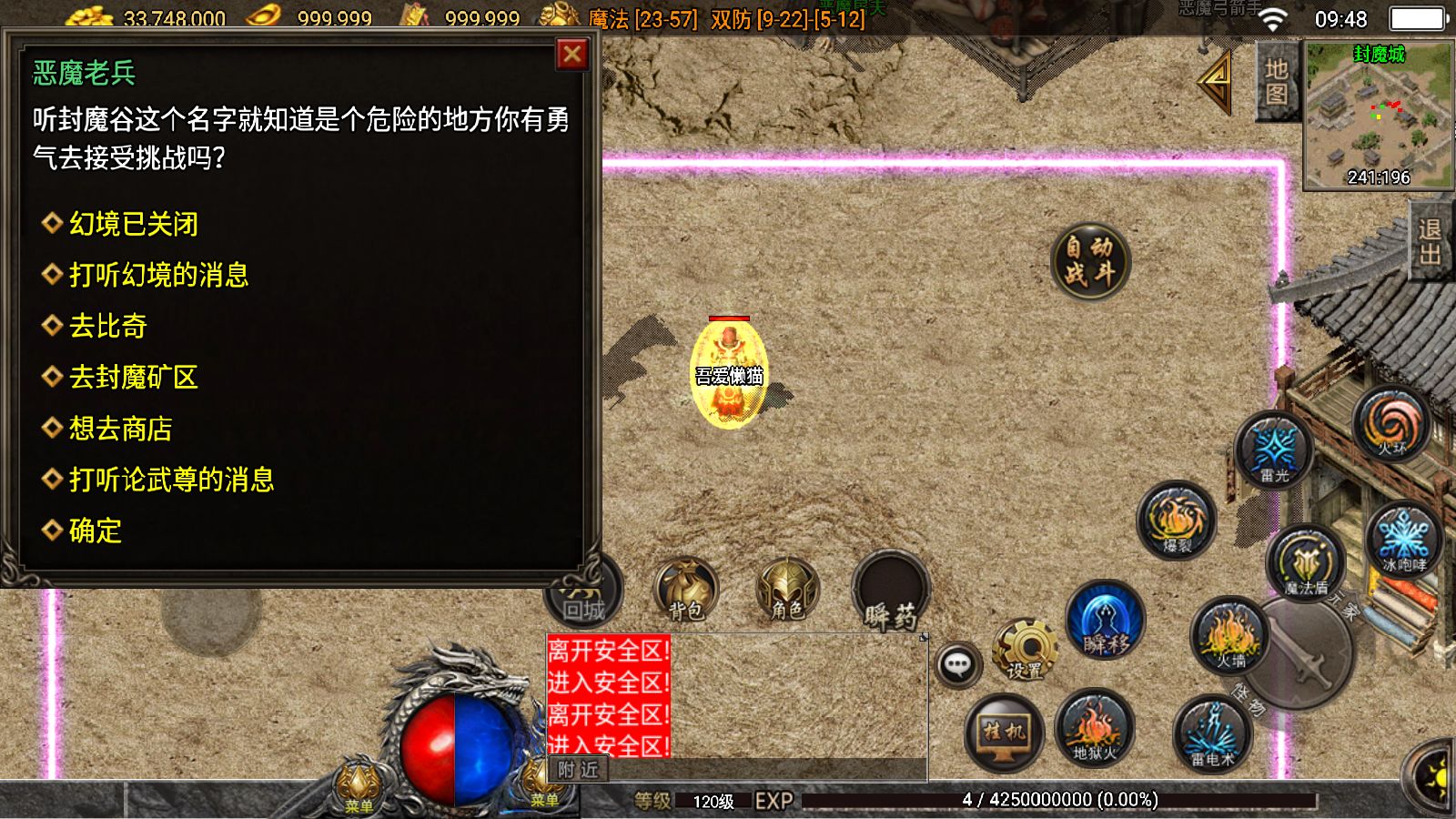This screenshot has width=1456, height=819.
Task: Open the 地图 map button
Action: pos(1276,82)
